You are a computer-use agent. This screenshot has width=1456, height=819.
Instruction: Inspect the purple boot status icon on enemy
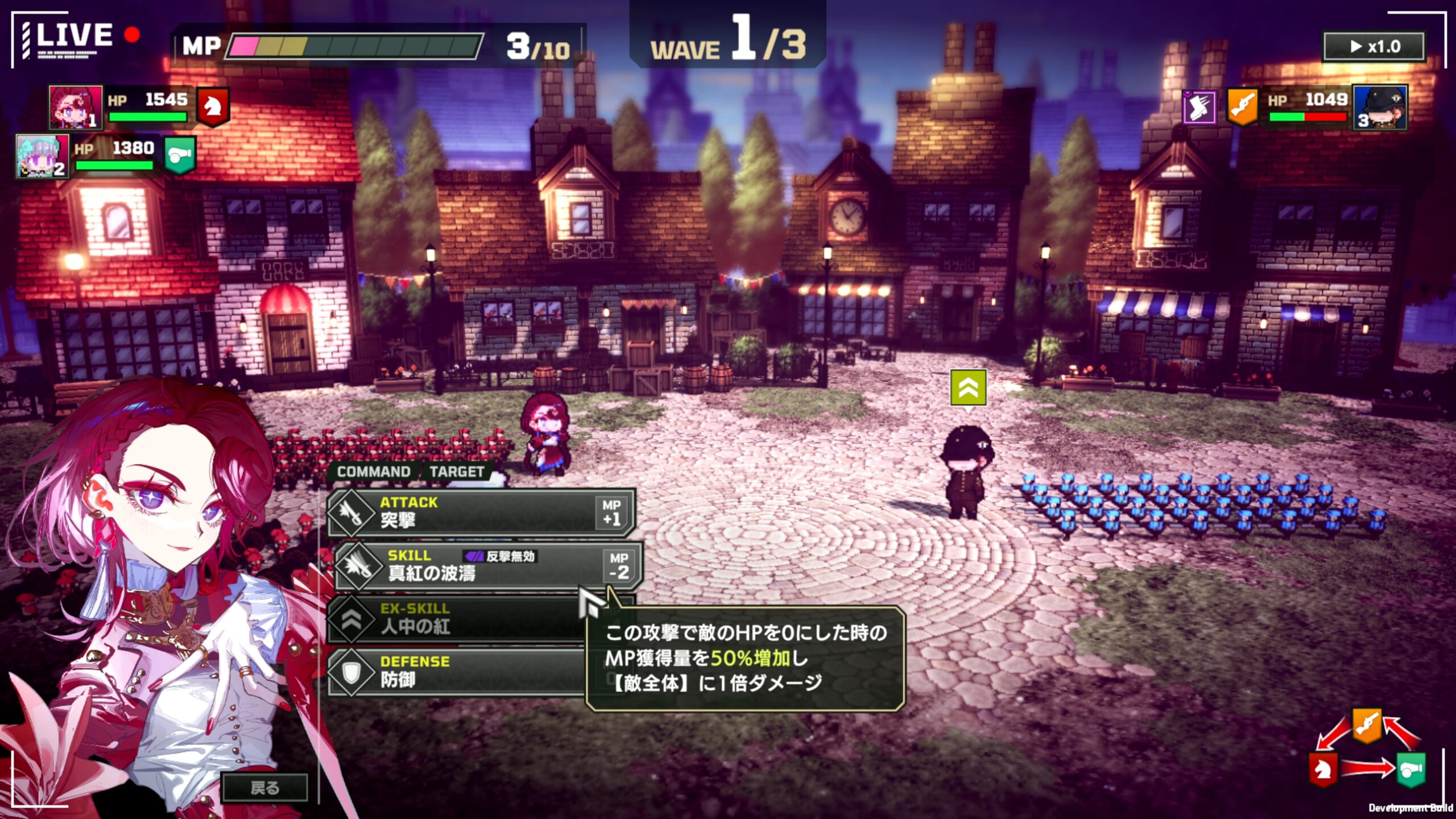[1199, 106]
